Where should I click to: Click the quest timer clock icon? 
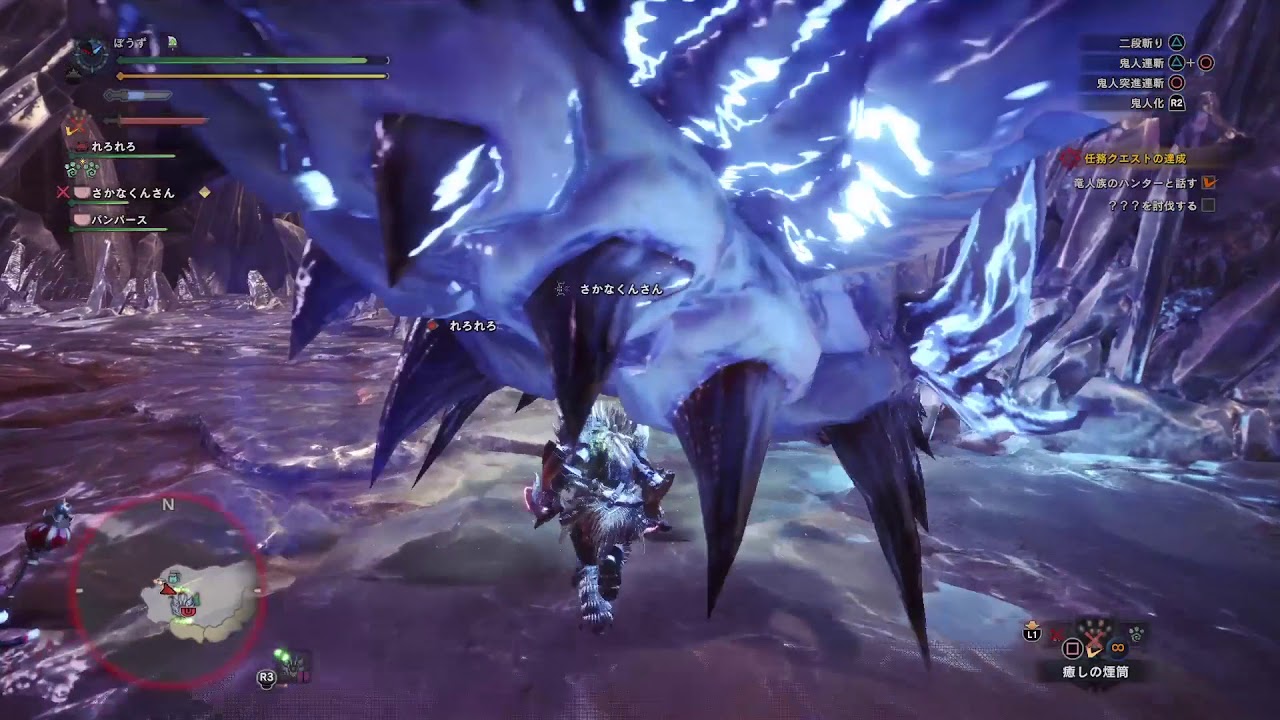[x=91, y=52]
